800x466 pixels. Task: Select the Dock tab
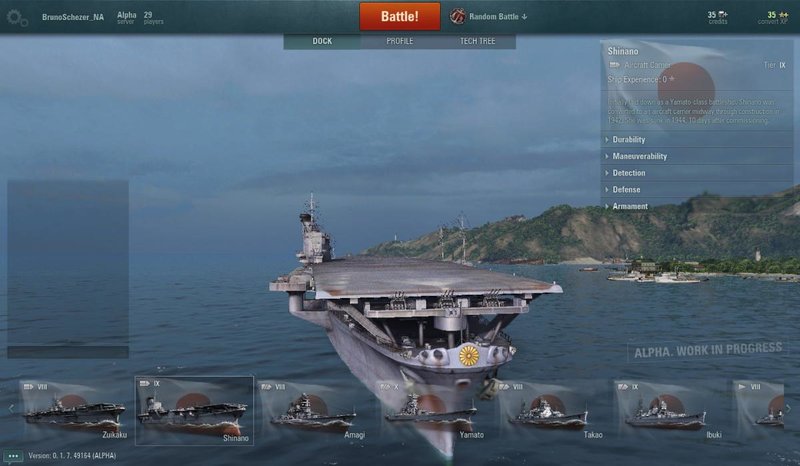pos(322,41)
